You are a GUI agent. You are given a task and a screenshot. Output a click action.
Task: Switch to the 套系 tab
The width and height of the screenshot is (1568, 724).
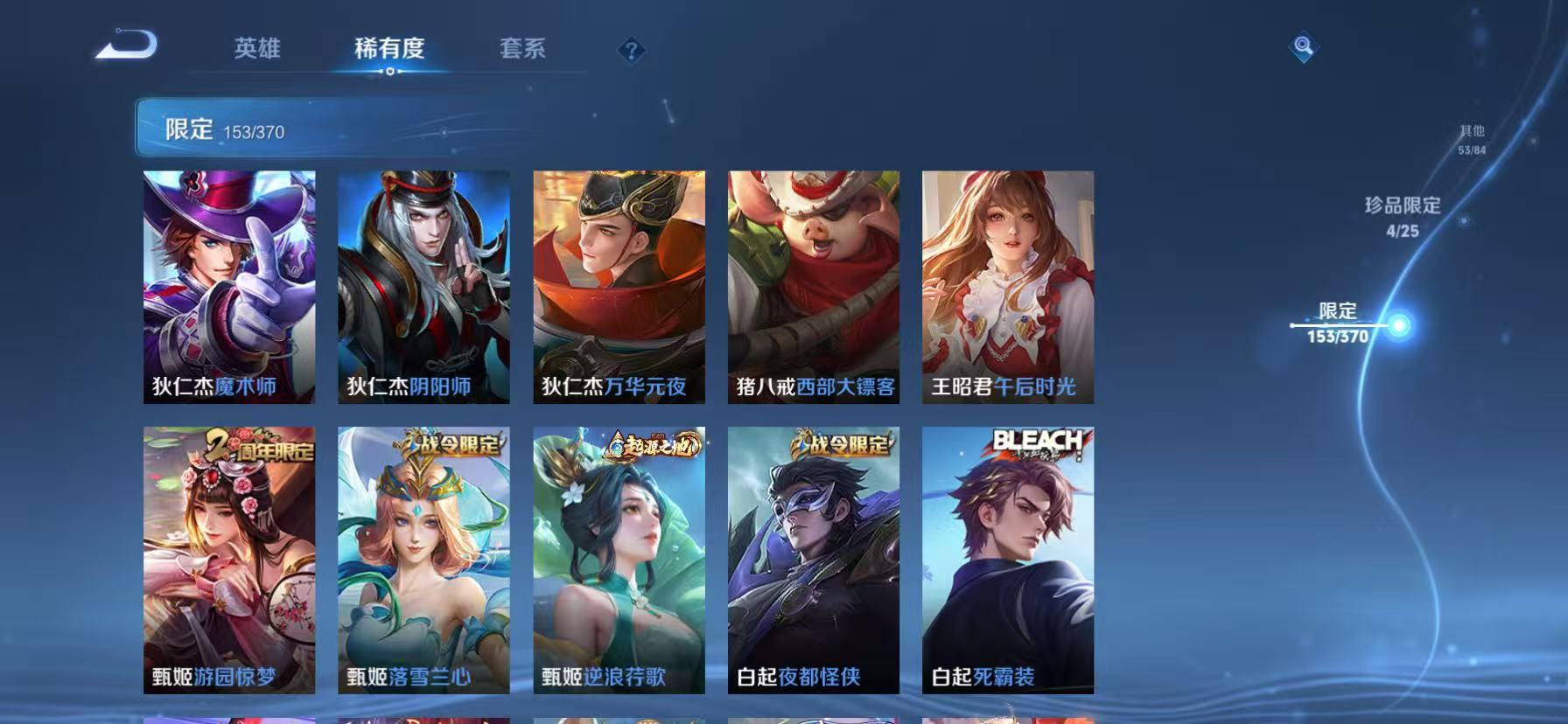(x=523, y=50)
